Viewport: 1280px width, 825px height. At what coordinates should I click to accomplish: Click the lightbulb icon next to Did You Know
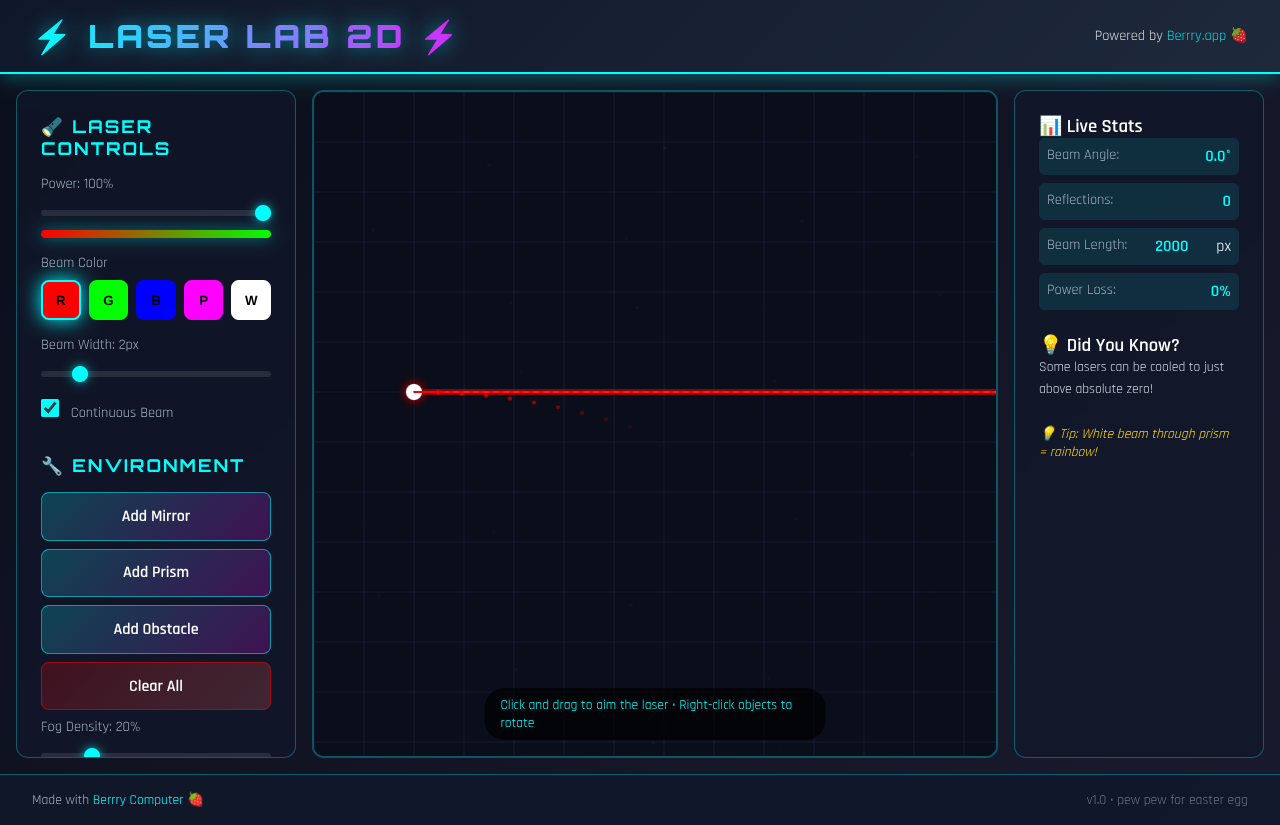pos(1050,344)
